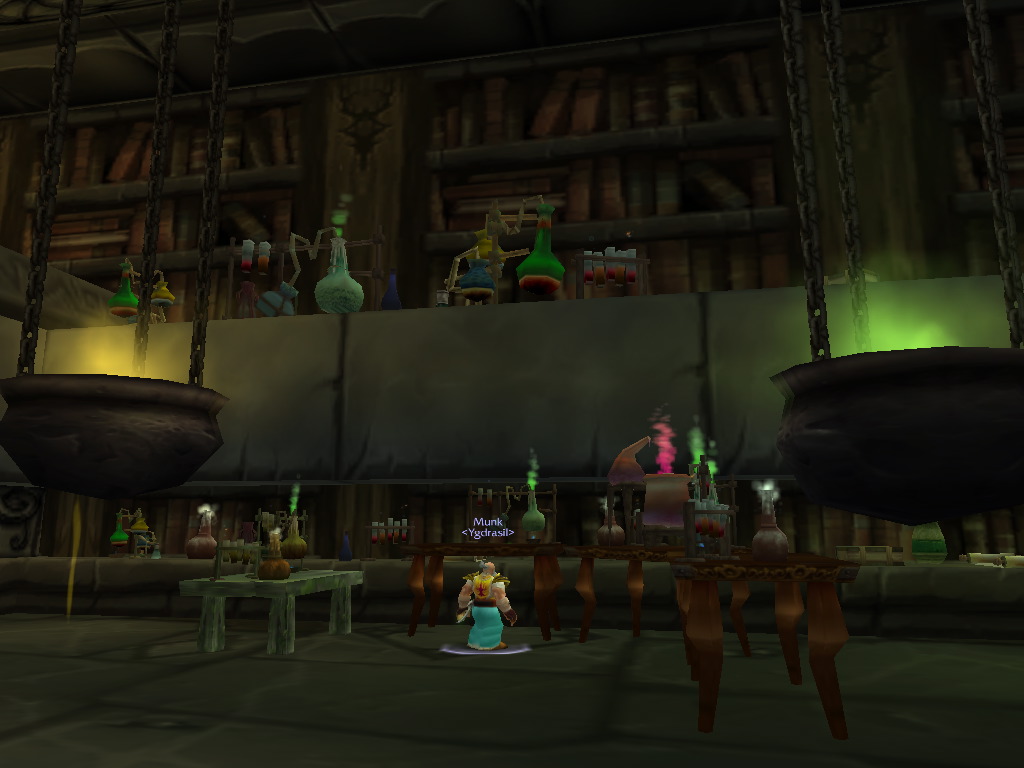The image size is (1024, 768).
Task: Select the Munk player name label
Action: coord(487,522)
